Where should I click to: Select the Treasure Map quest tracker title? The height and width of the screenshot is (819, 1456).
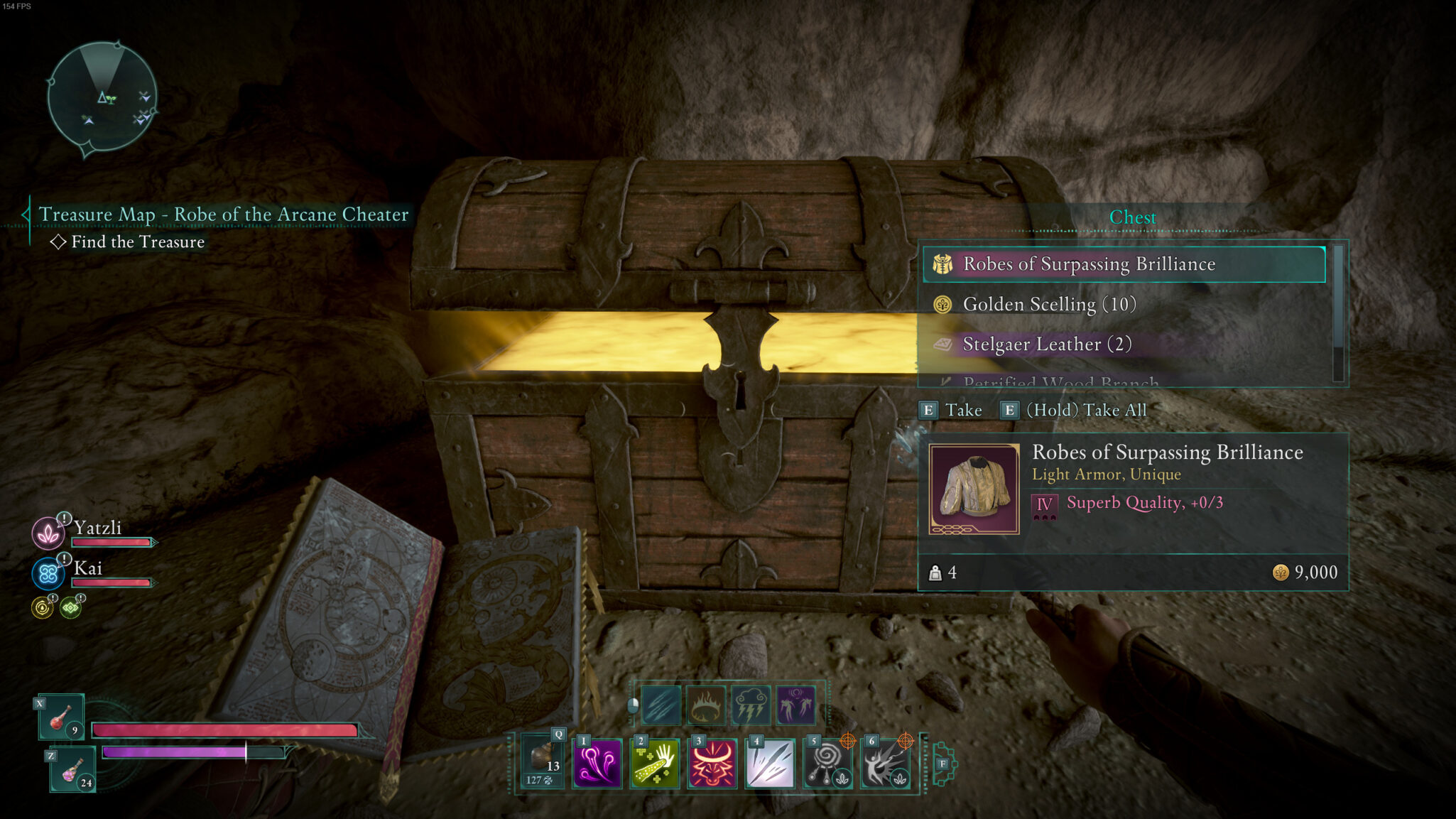tap(223, 215)
